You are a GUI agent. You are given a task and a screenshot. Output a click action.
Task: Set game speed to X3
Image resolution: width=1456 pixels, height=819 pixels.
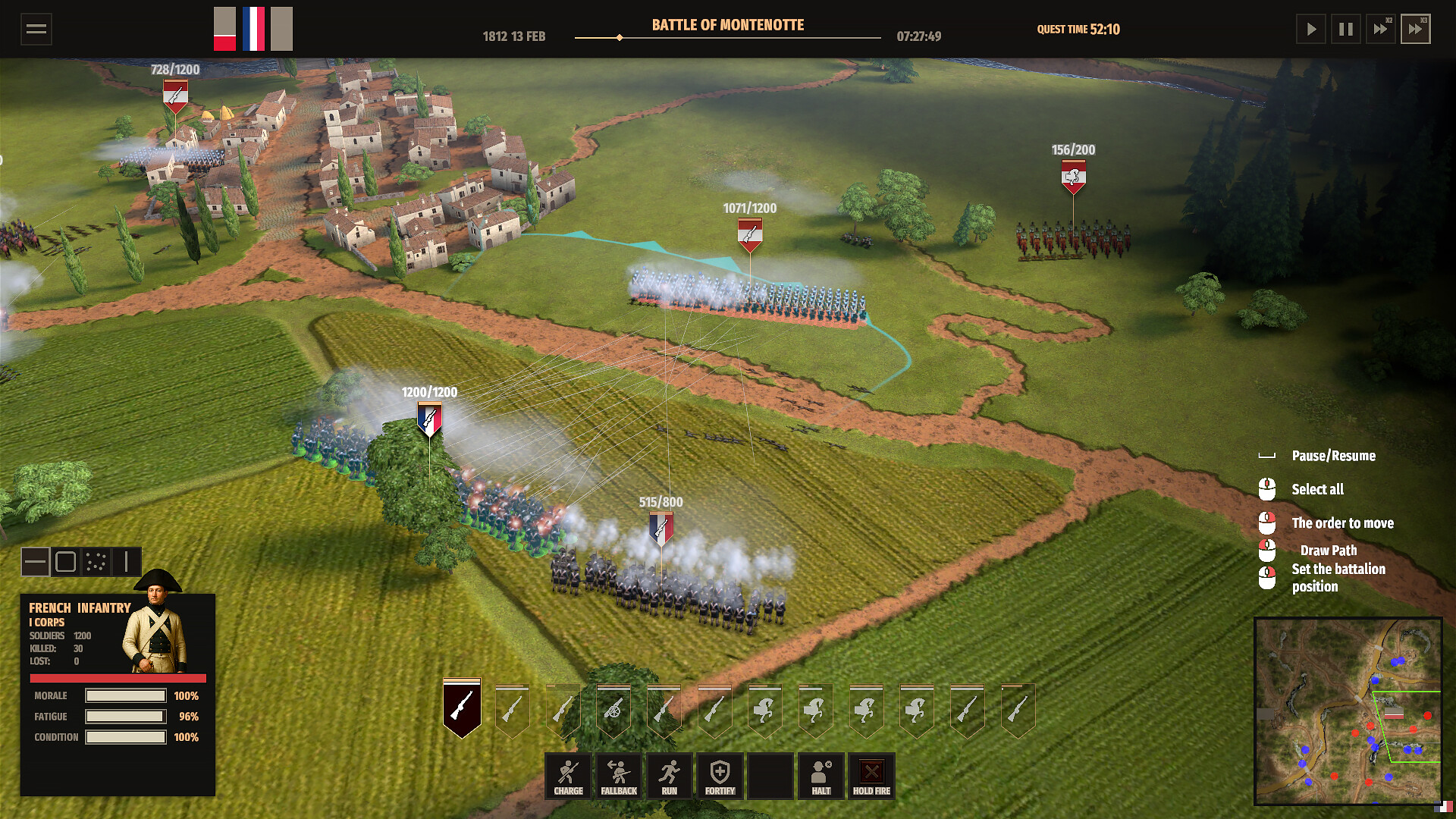click(1415, 30)
